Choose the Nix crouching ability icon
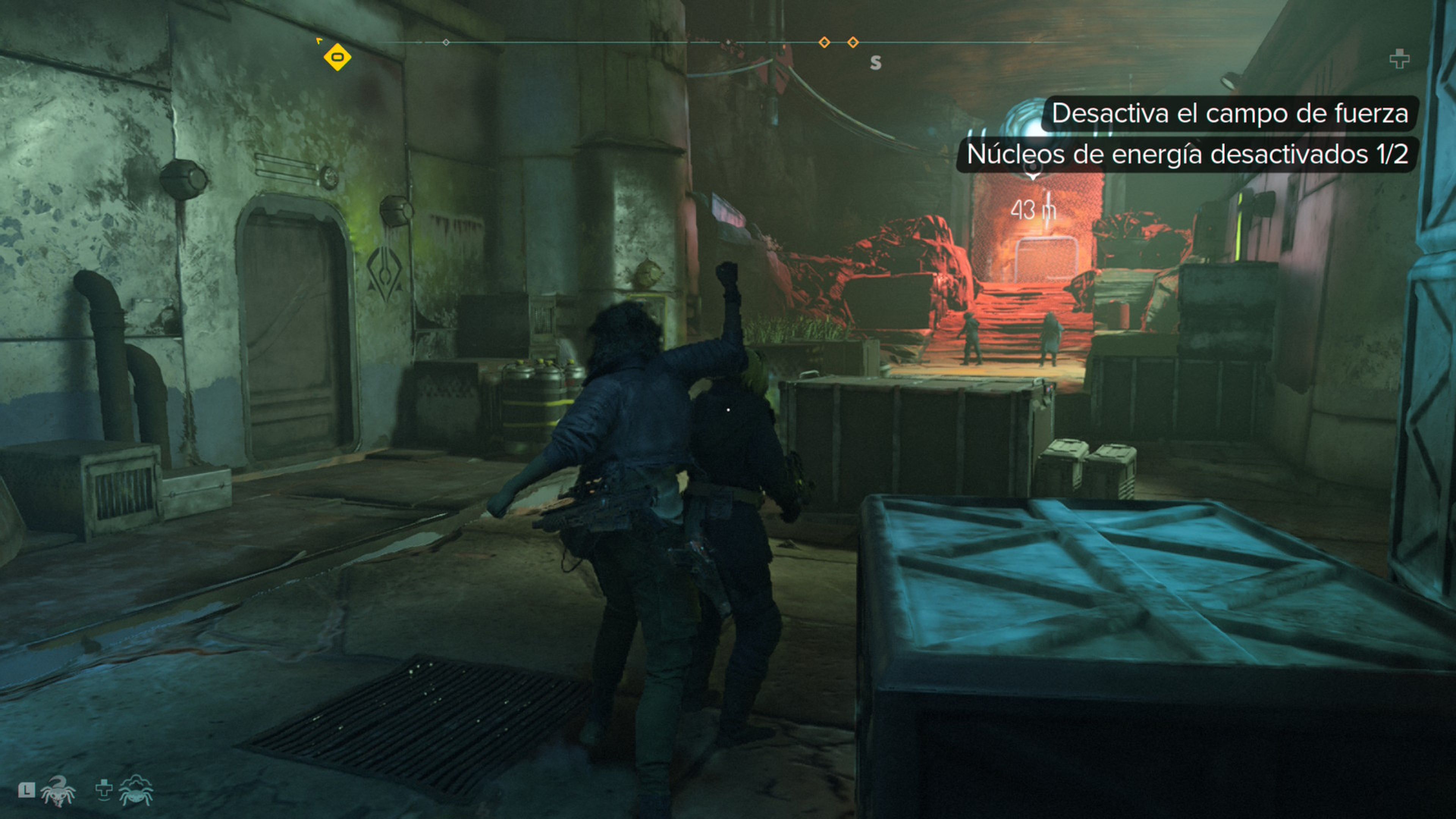1456x819 pixels. (136, 790)
